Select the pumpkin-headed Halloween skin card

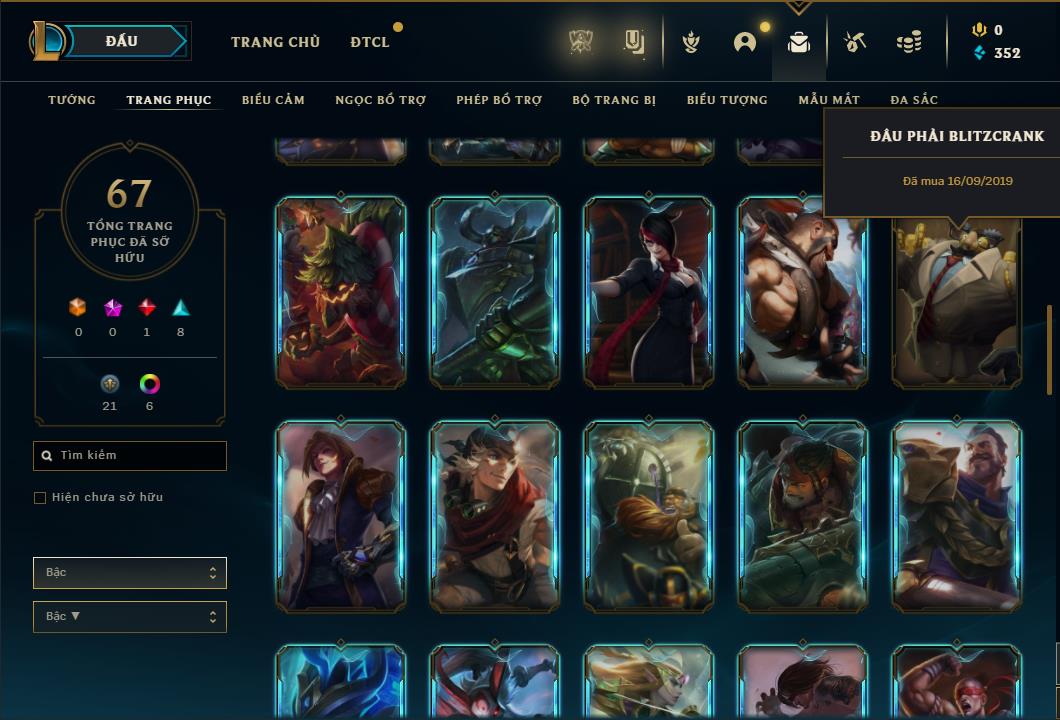[x=341, y=292]
